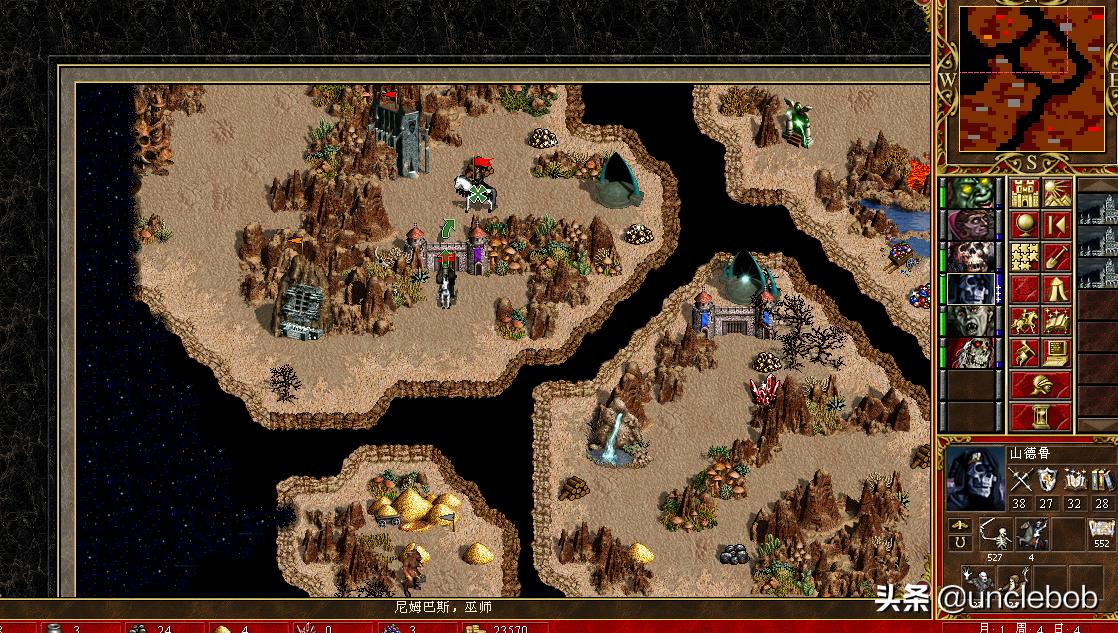Put the hero to sleep
This screenshot has width=1118, height=633.
pyautogui.click(x=1056, y=225)
